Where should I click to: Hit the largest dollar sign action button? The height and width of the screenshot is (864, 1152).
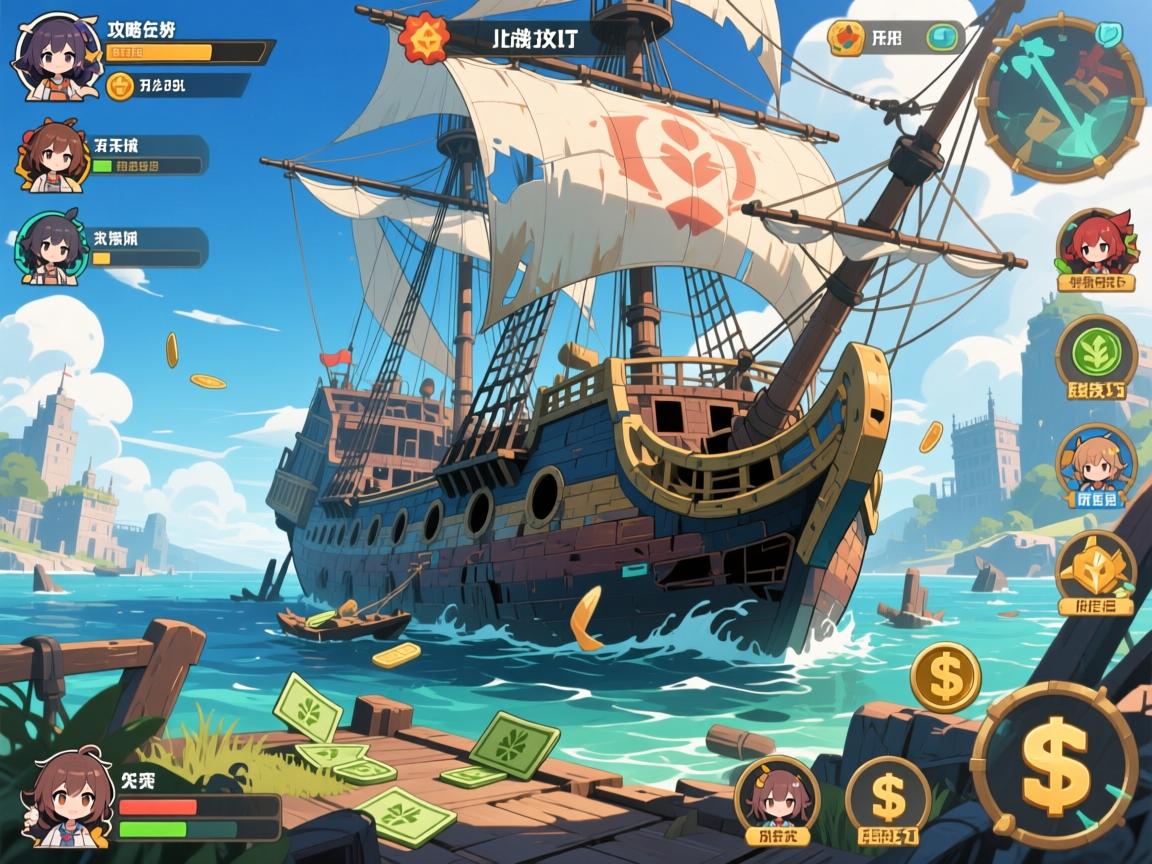(x=1054, y=765)
